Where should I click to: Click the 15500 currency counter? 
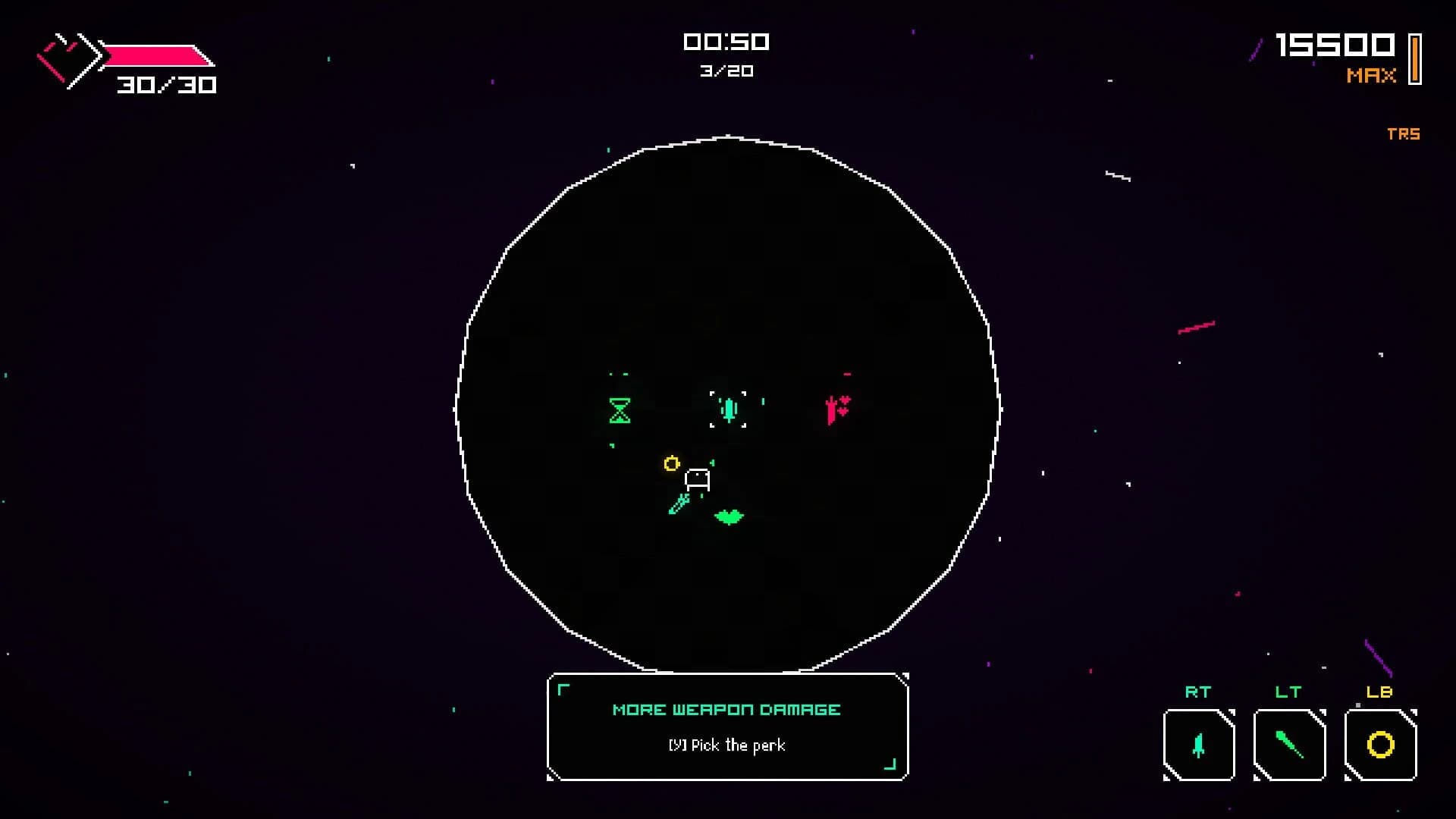(x=1335, y=44)
